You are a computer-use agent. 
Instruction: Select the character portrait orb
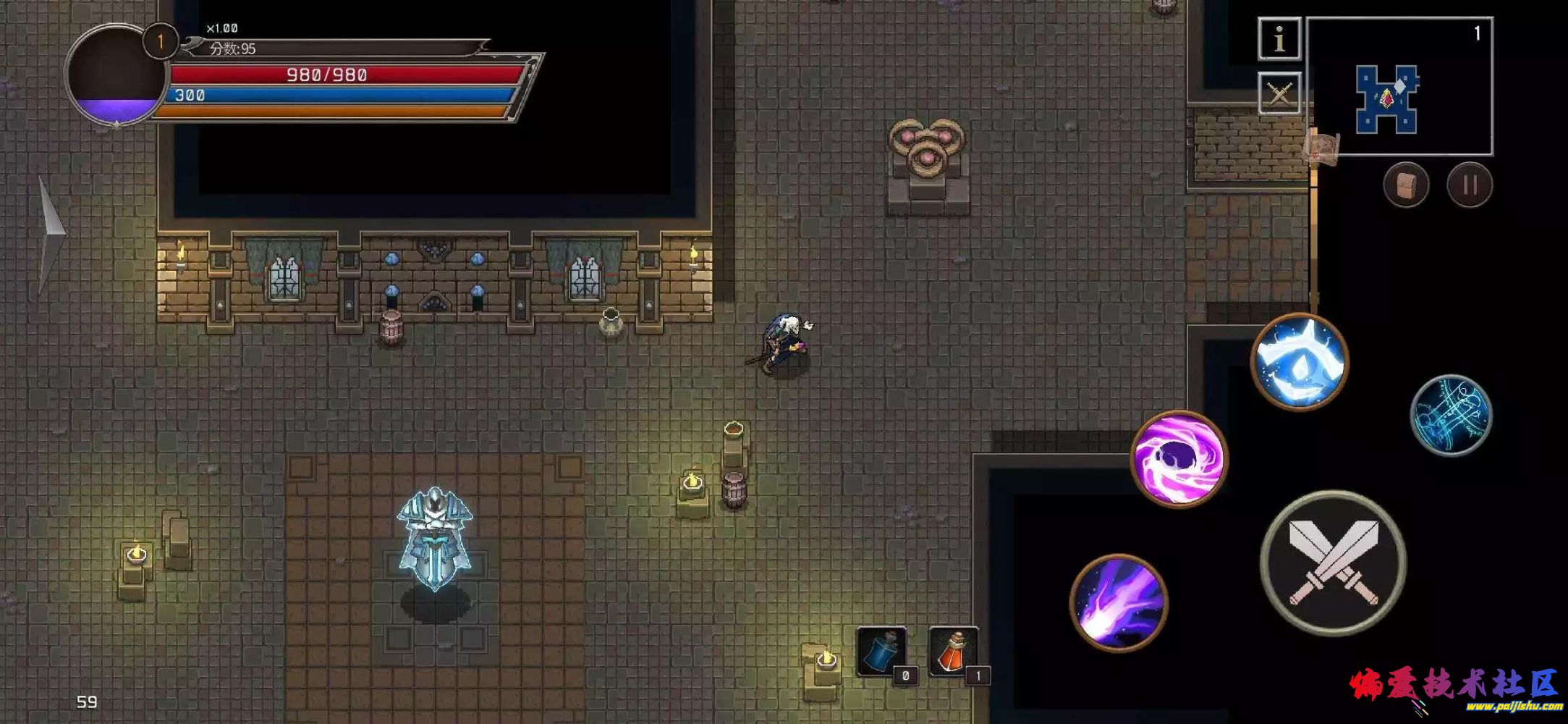pyautogui.click(x=116, y=76)
